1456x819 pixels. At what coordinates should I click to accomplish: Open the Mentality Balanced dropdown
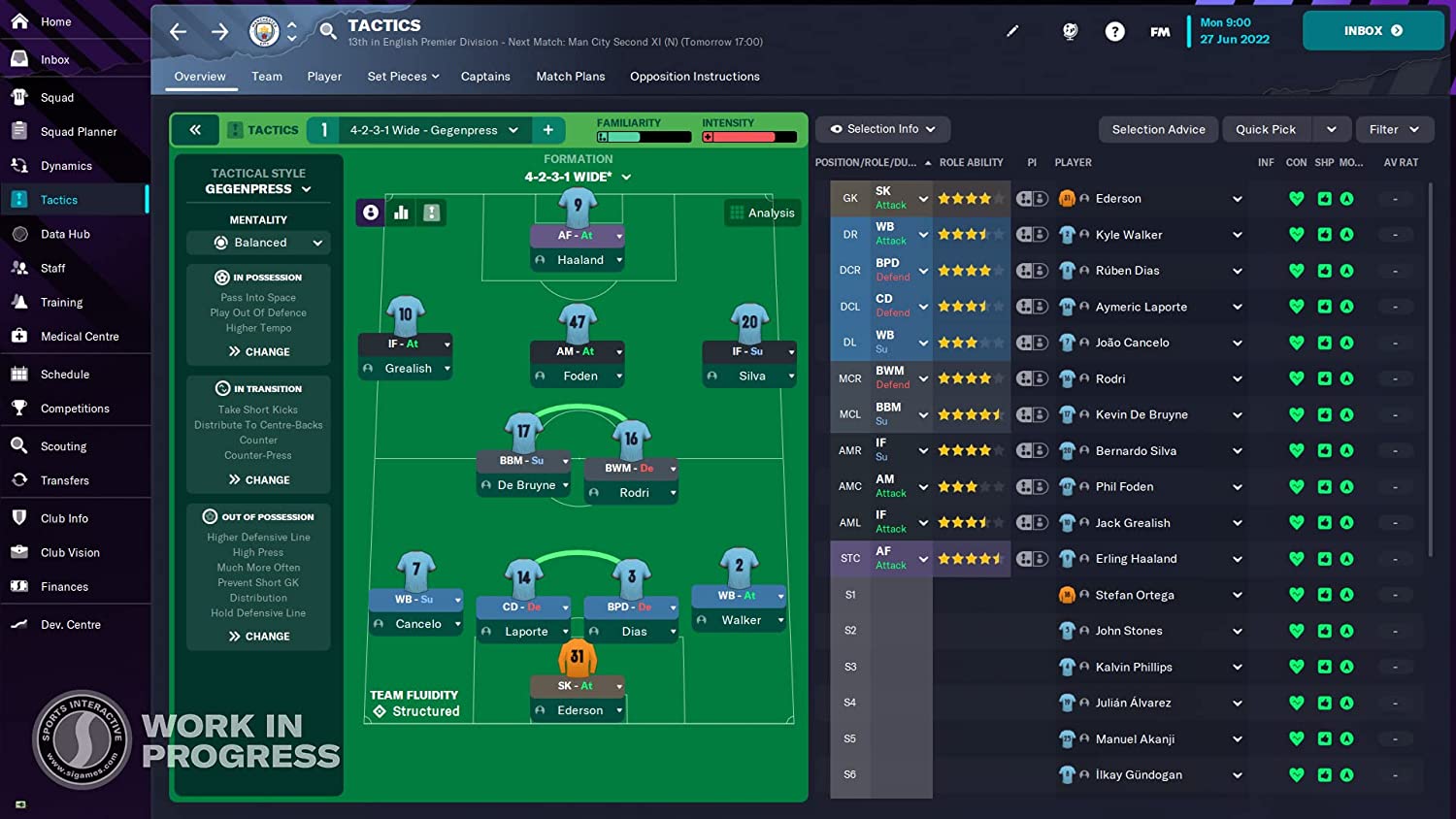pos(258,243)
